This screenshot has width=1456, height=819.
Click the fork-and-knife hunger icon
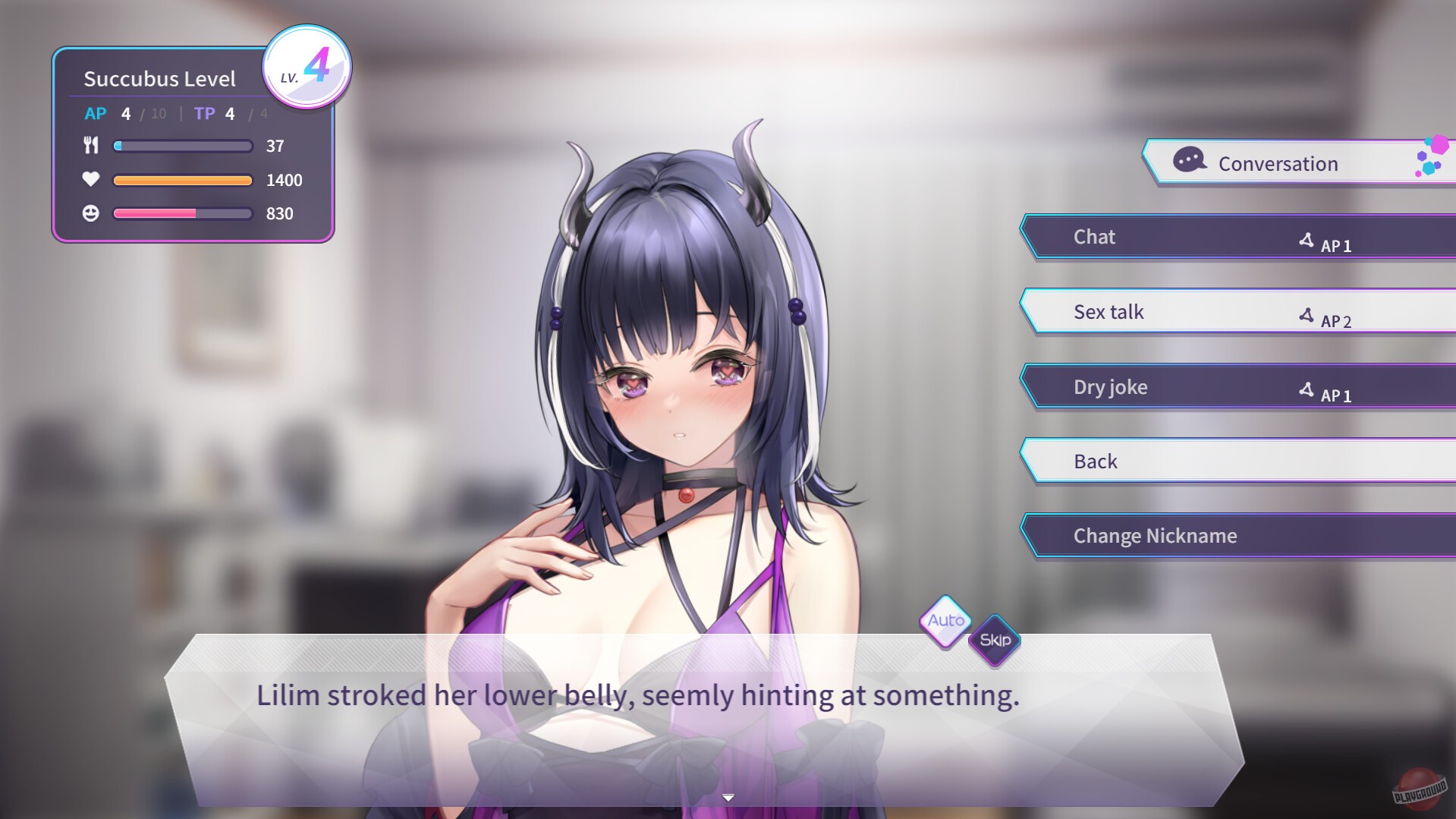92,146
